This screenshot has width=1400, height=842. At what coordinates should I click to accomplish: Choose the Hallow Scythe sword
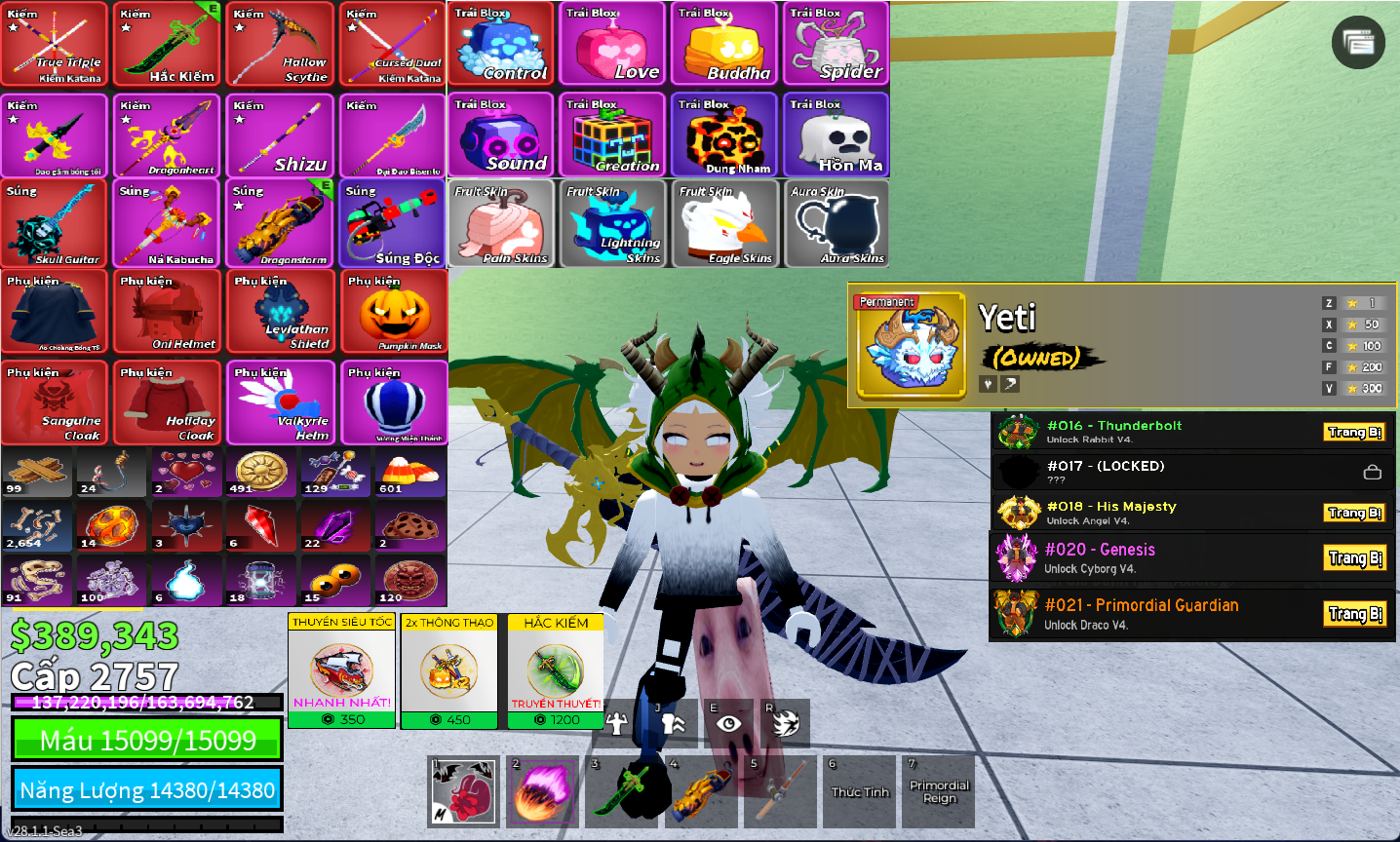pyautogui.click(x=281, y=45)
